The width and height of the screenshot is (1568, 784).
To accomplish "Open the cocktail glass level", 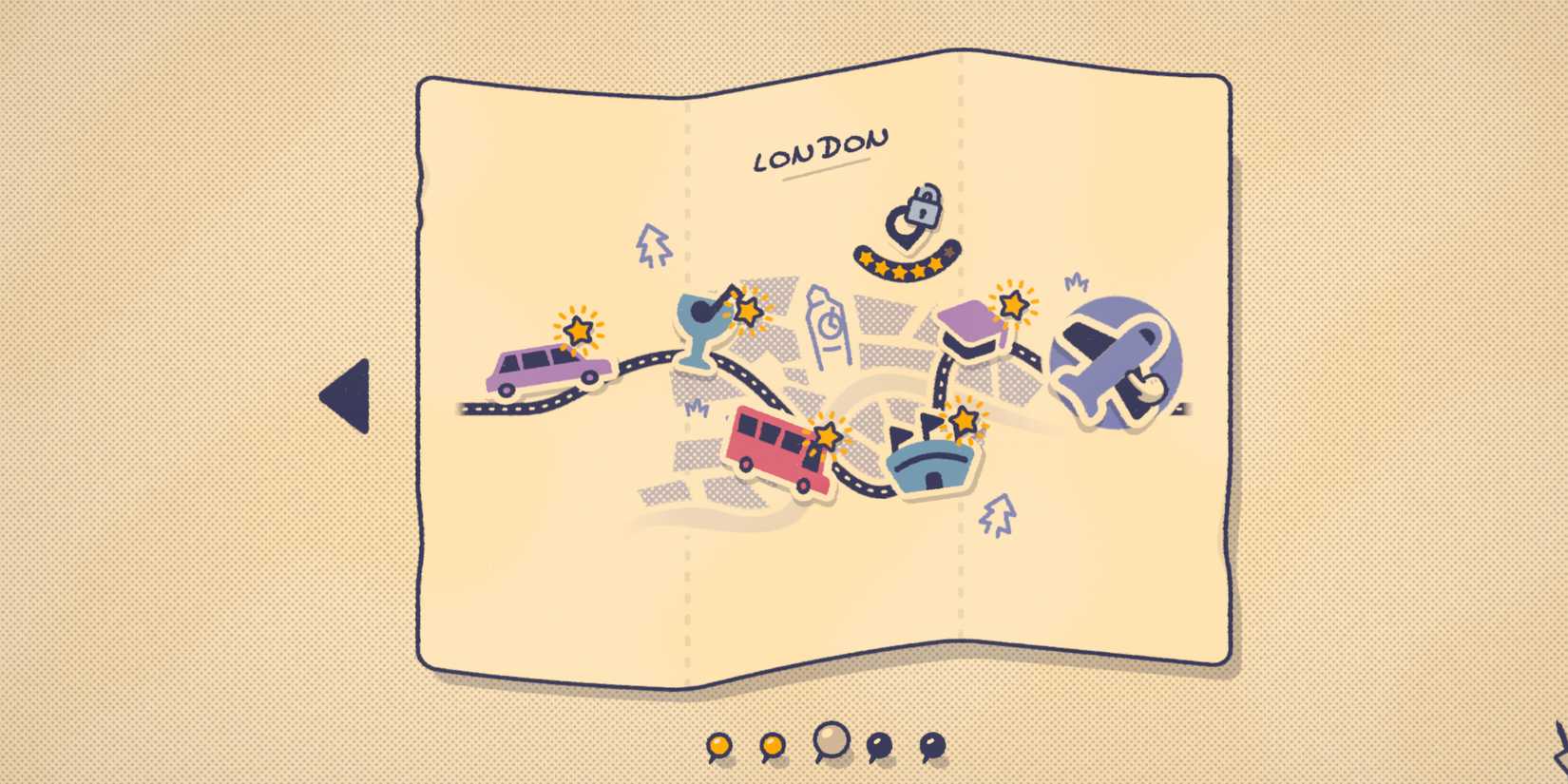I will point(700,328).
